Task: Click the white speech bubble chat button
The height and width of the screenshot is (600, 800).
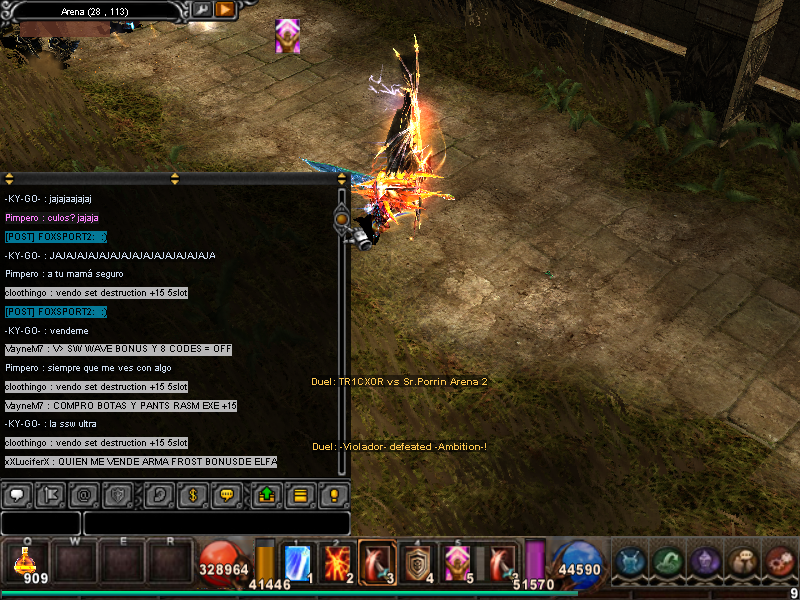Action: click(17, 494)
